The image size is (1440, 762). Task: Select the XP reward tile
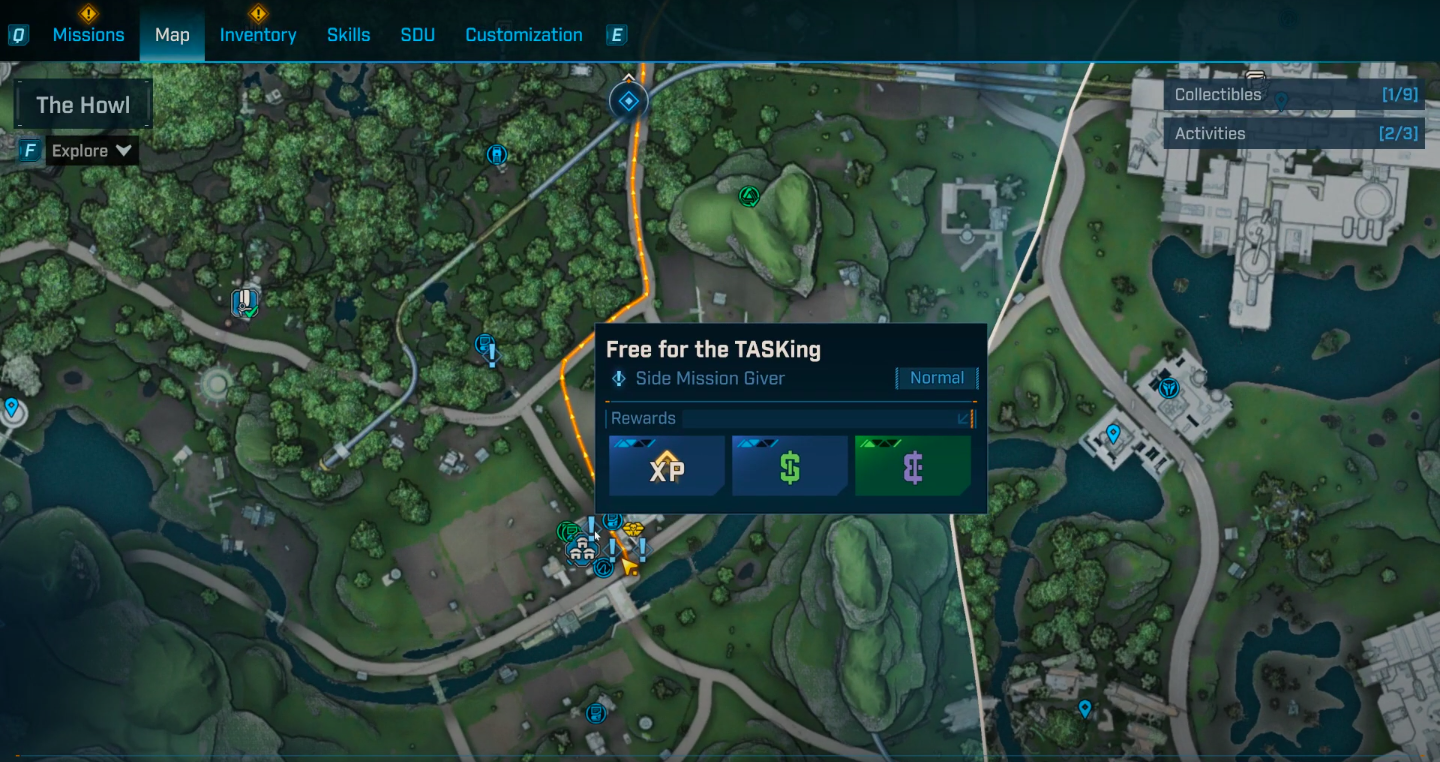tap(667, 466)
